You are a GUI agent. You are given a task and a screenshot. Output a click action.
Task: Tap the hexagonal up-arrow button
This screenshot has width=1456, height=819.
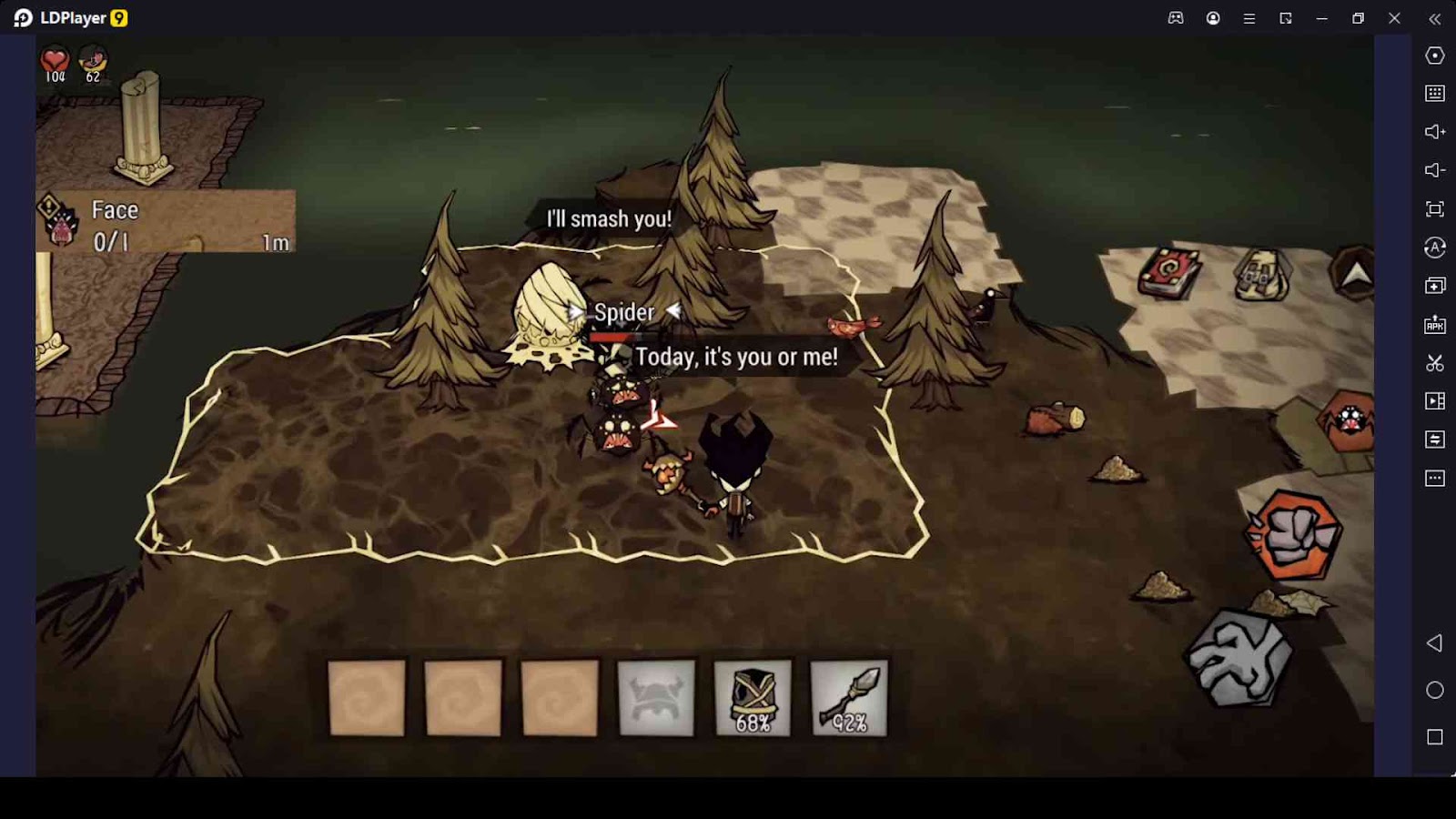1356,273
